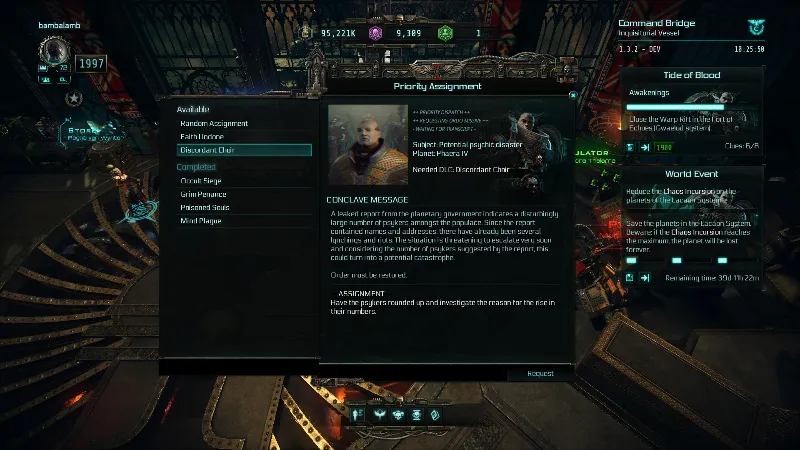Close the Priority Assignment window
This screenshot has height=450, width=800.
(573, 95)
